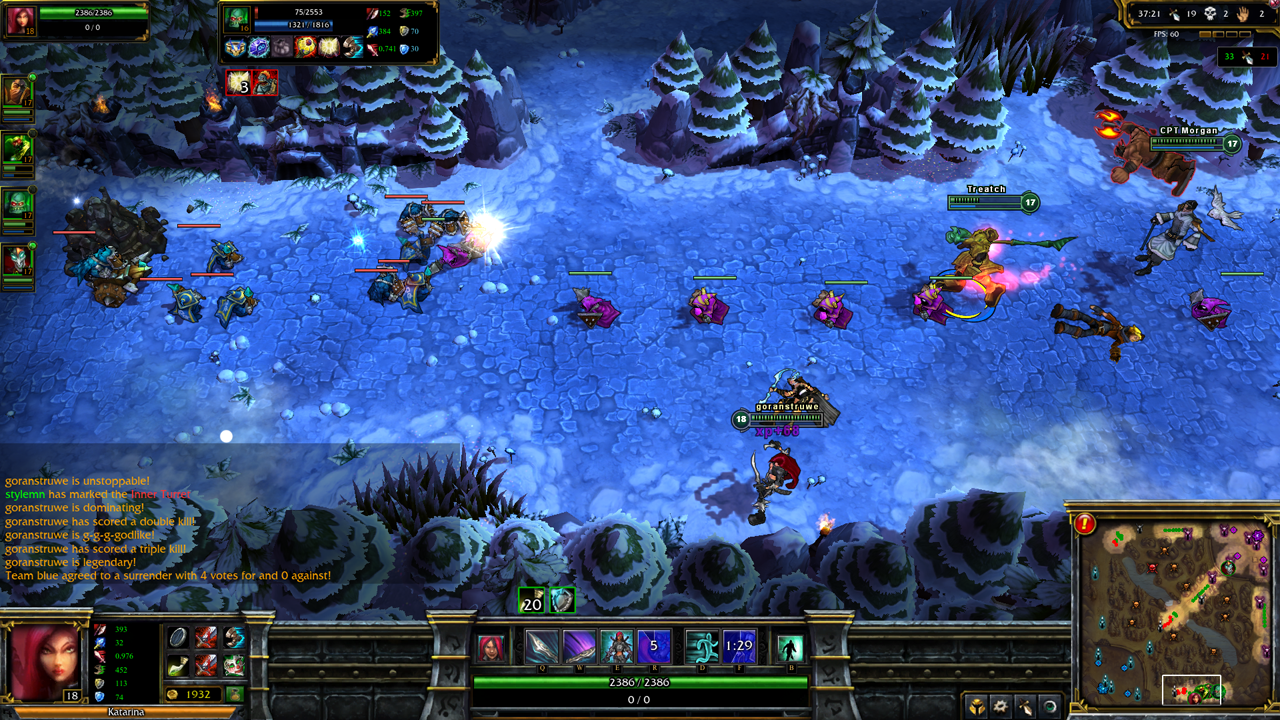Screen dimensions: 1280x720
Task: Cast Katarina's Bouncing Blades Q ability
Action: click(x=543, y=647)
